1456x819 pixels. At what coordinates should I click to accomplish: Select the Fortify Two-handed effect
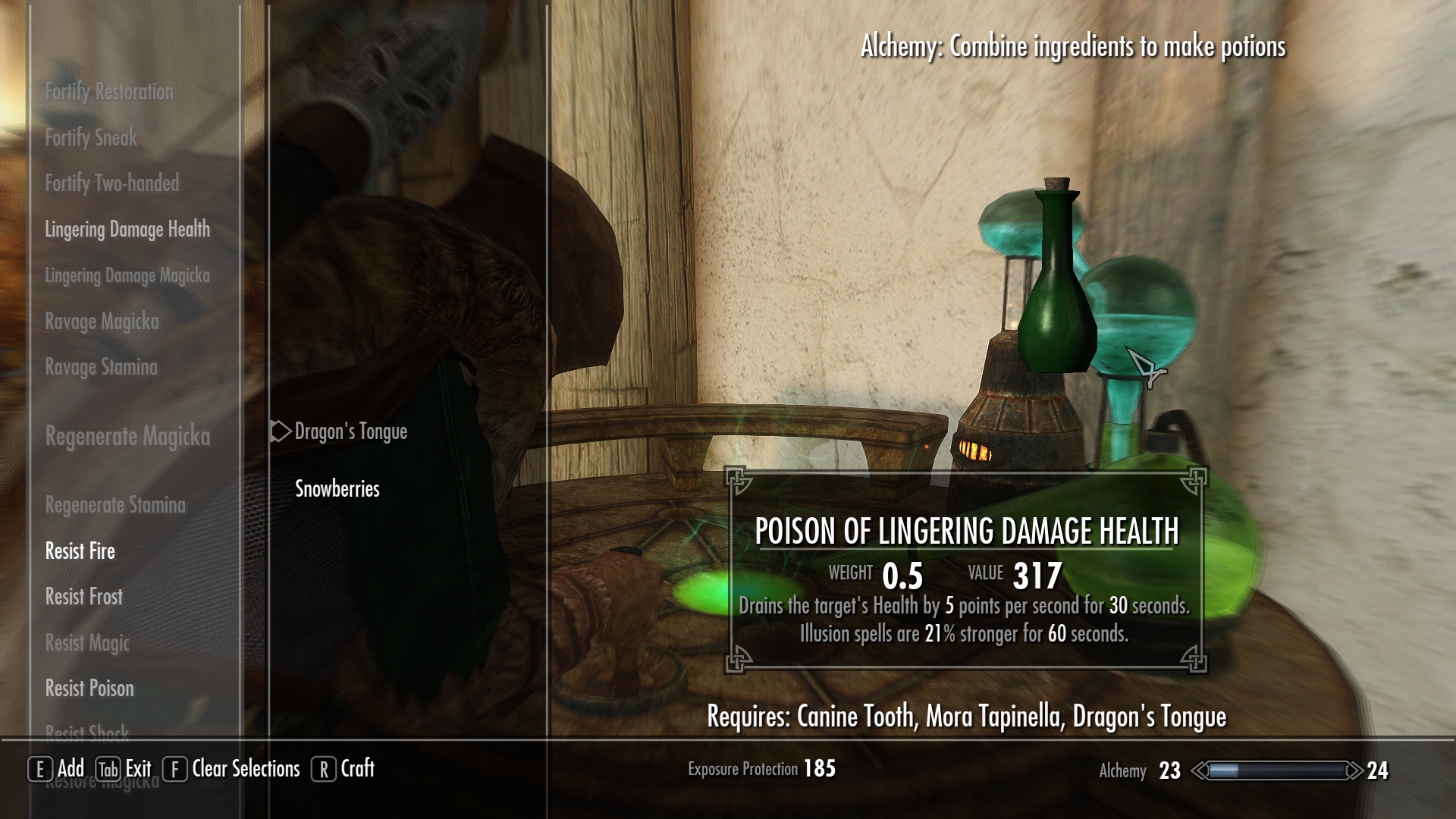[111, 184]
